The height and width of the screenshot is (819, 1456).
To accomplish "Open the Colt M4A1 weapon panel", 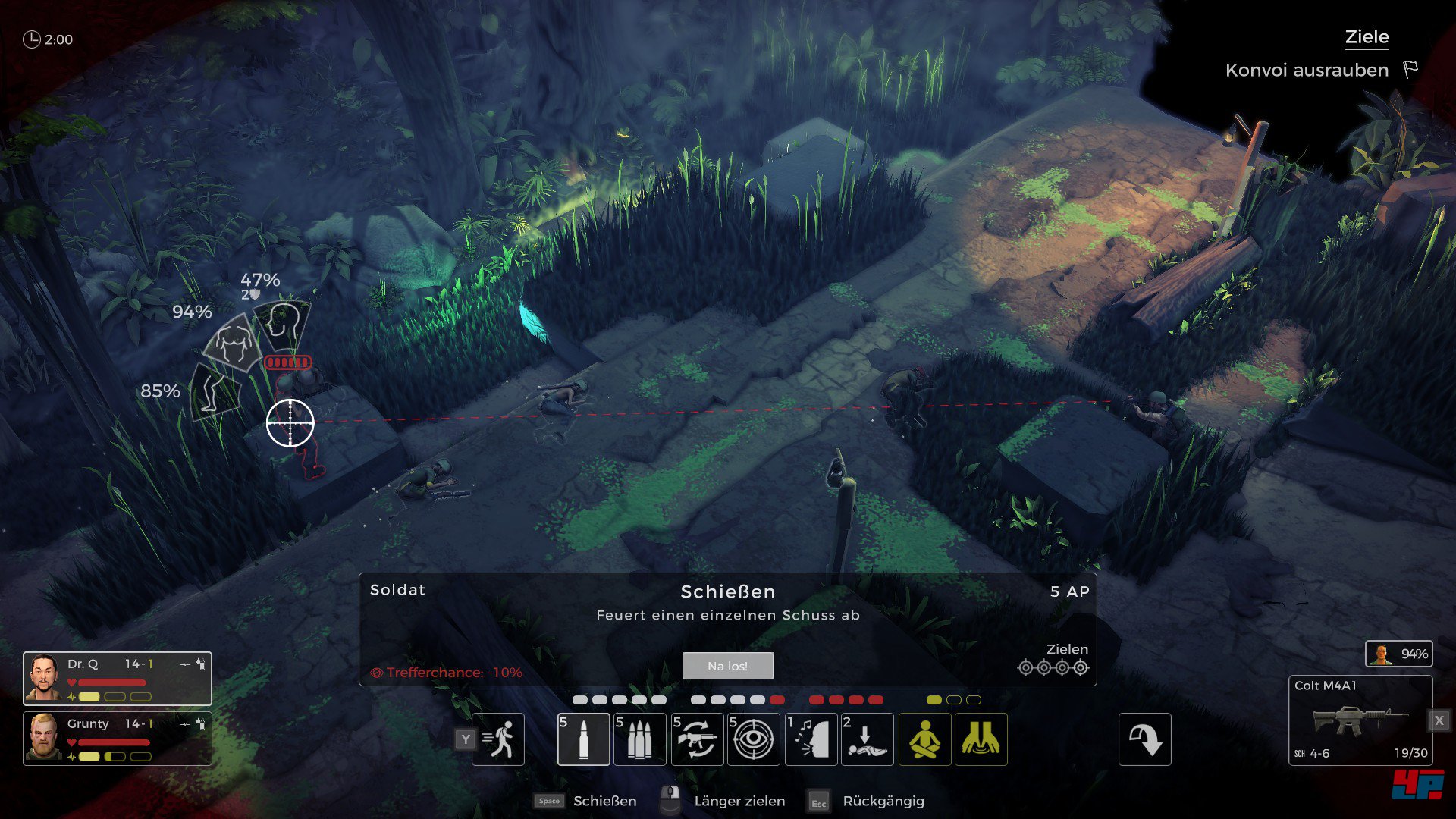I will coord(1360,720).
